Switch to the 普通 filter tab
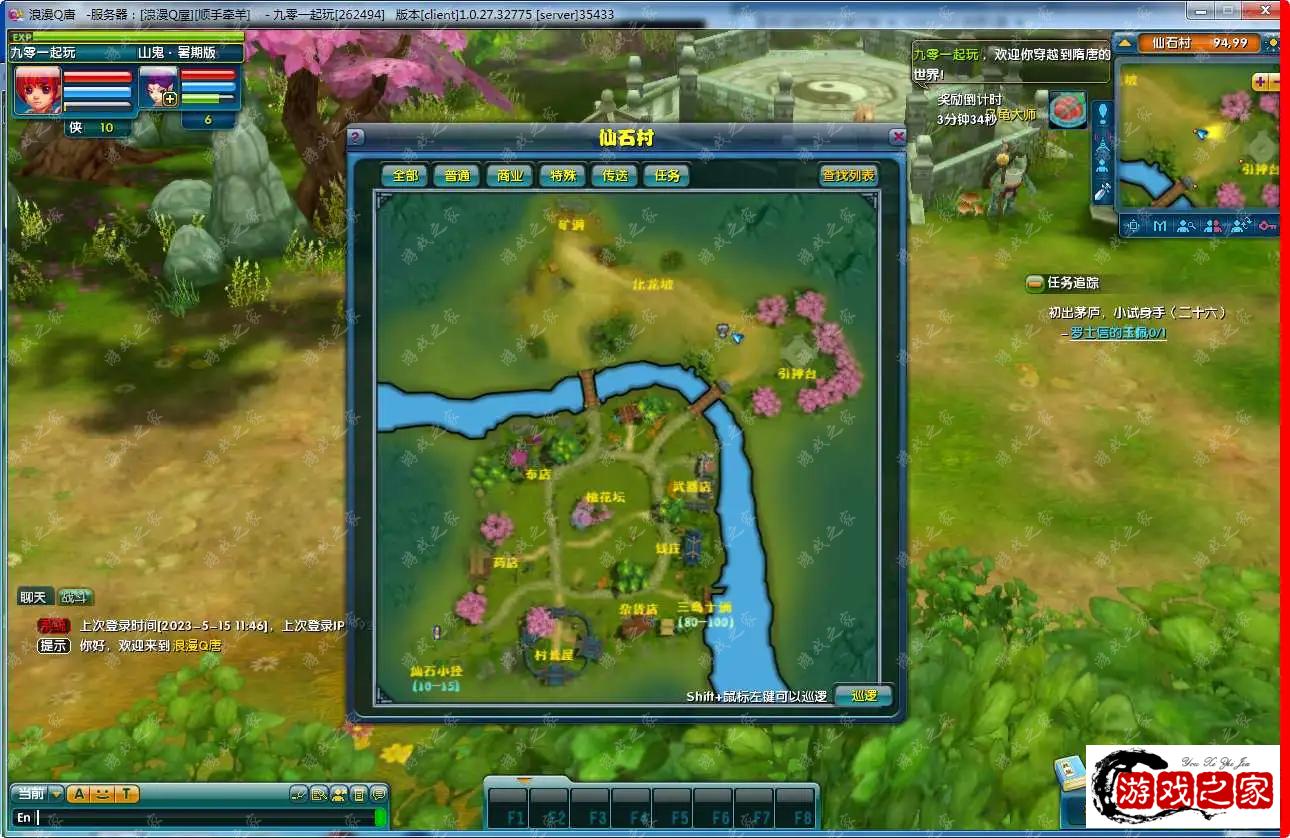Viewport: 1290px width, 838px height. pyautogui.click(x=457, y=175)
